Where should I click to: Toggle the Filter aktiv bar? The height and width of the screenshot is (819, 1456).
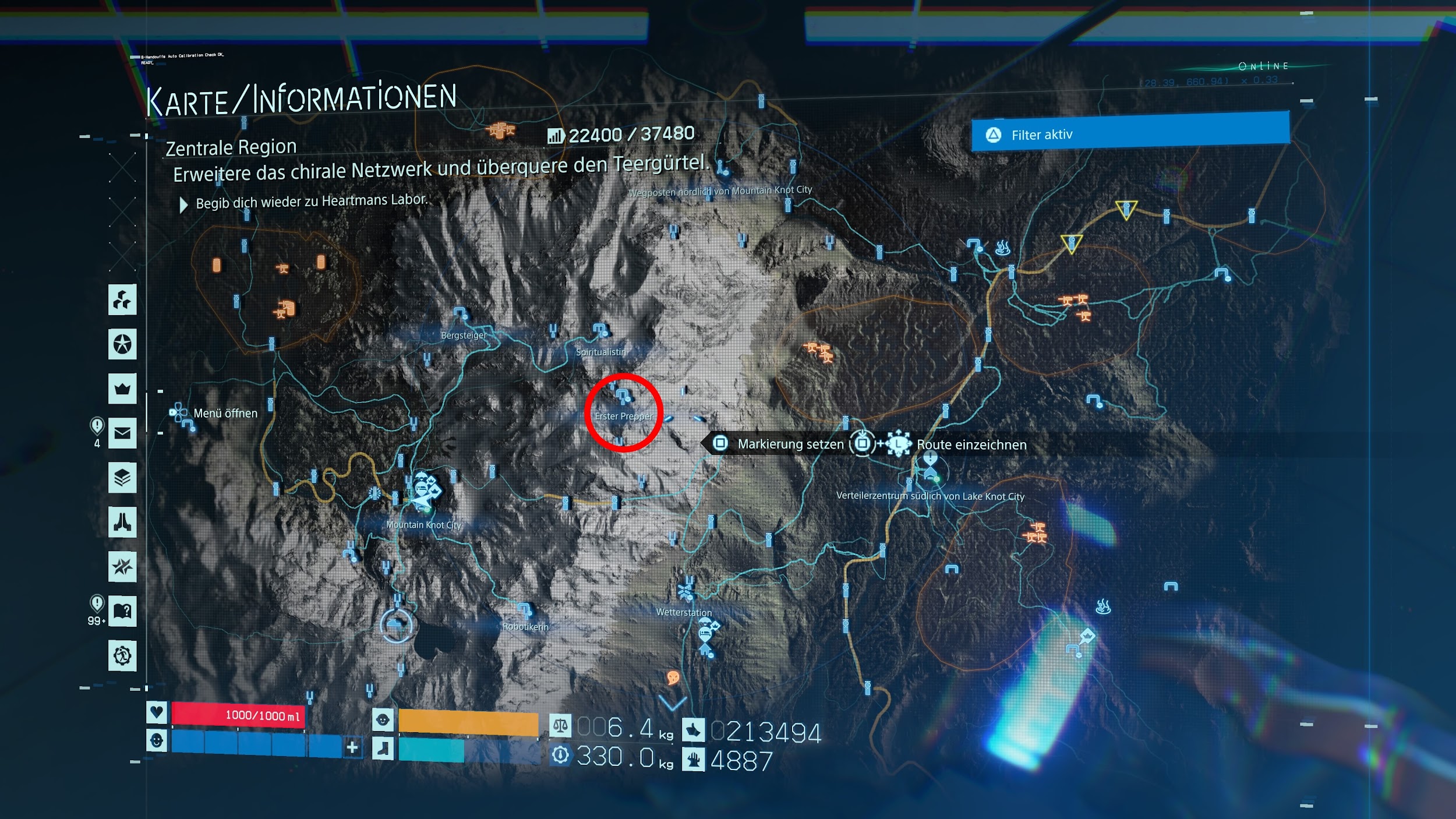1130,133
